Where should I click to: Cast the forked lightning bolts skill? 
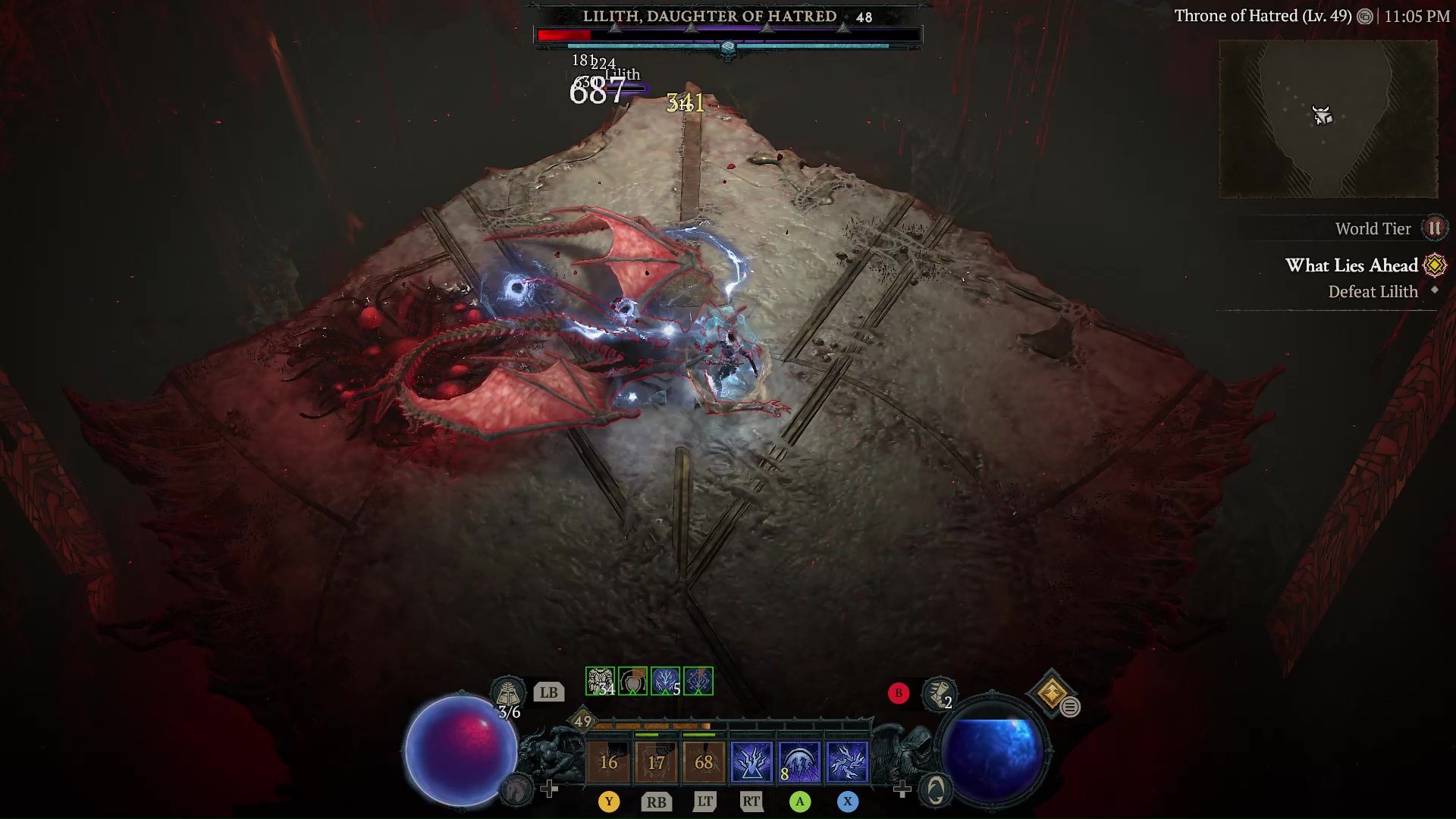coord(847,761)
